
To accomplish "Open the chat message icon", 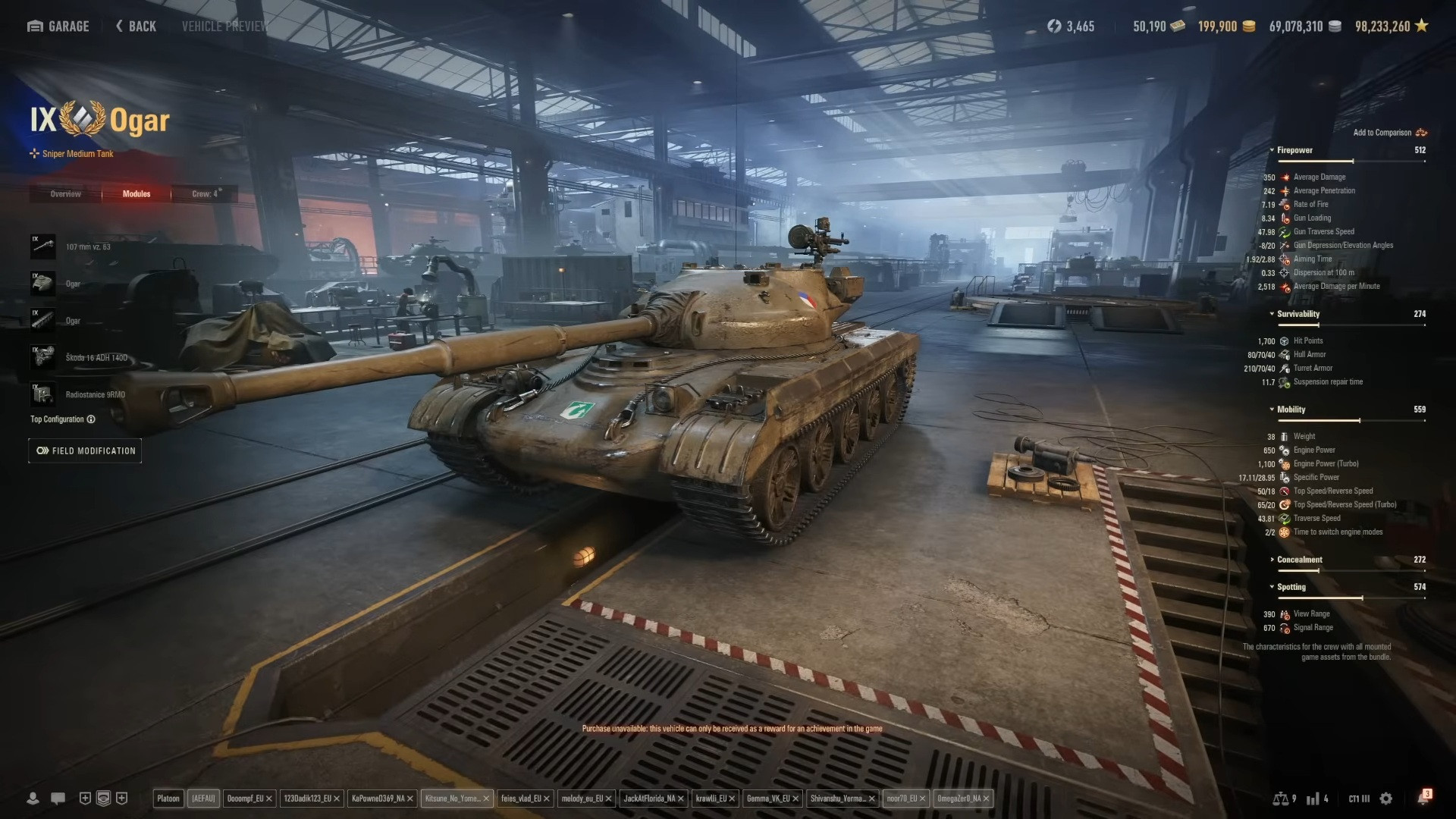I will (x=59, y=798).
